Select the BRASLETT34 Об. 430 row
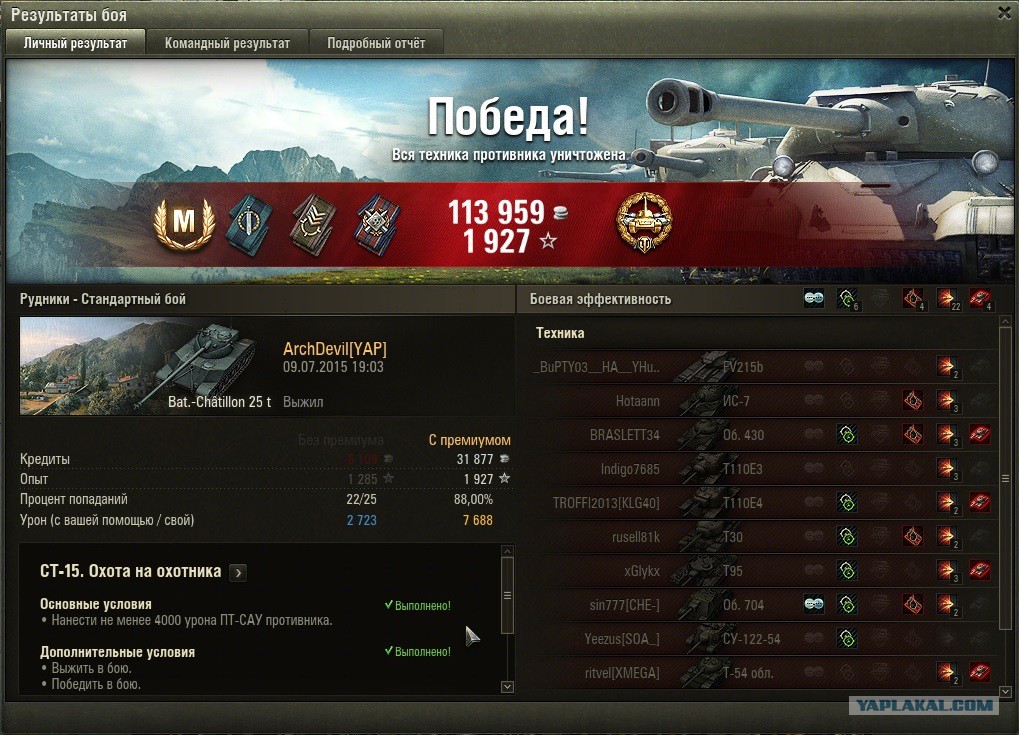Image resolution: width=1019 pixels, height=735 pixels. [x=760, y=434]
